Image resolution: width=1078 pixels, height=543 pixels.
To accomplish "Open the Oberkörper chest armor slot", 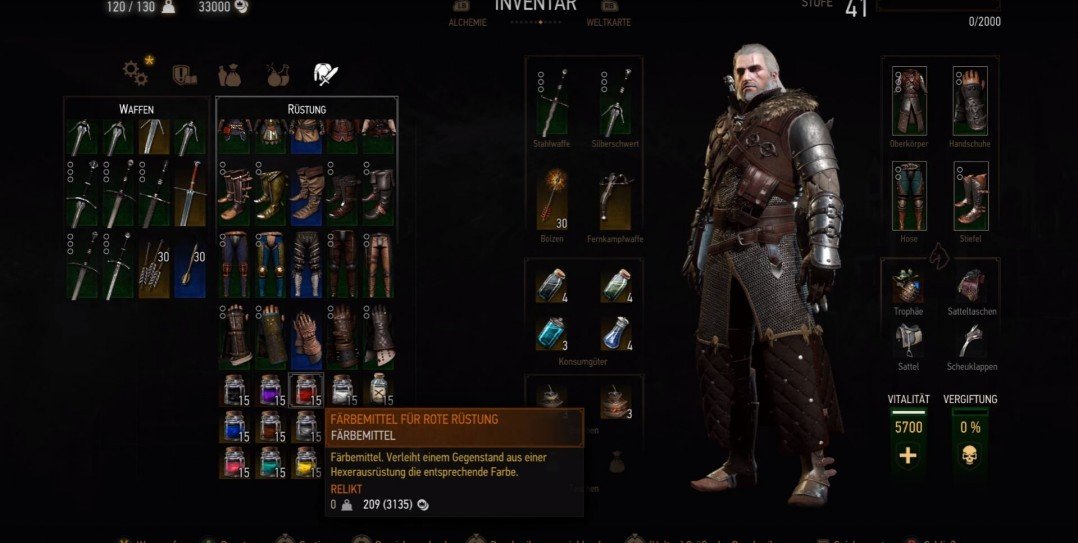I will 909,101.
